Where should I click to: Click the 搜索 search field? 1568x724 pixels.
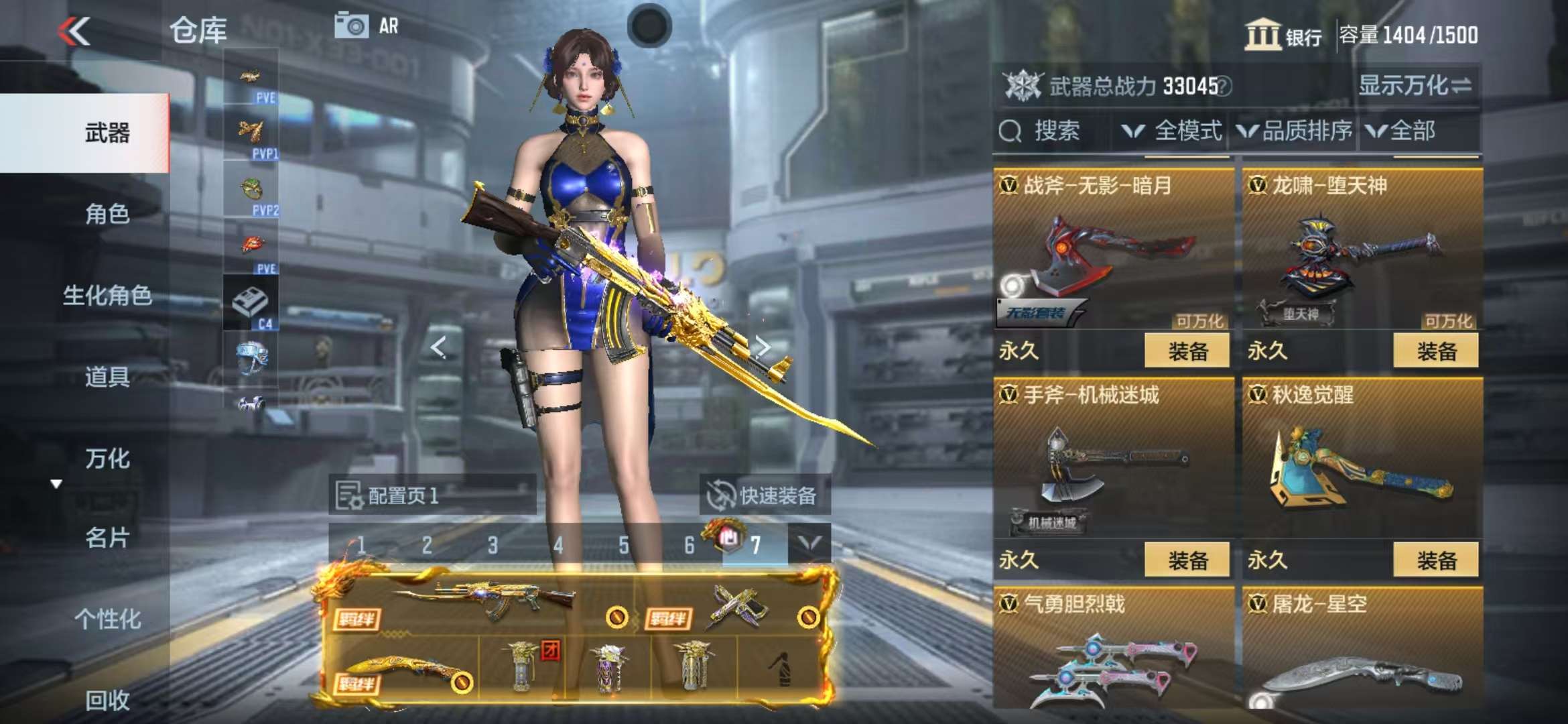pos(1052,131)
